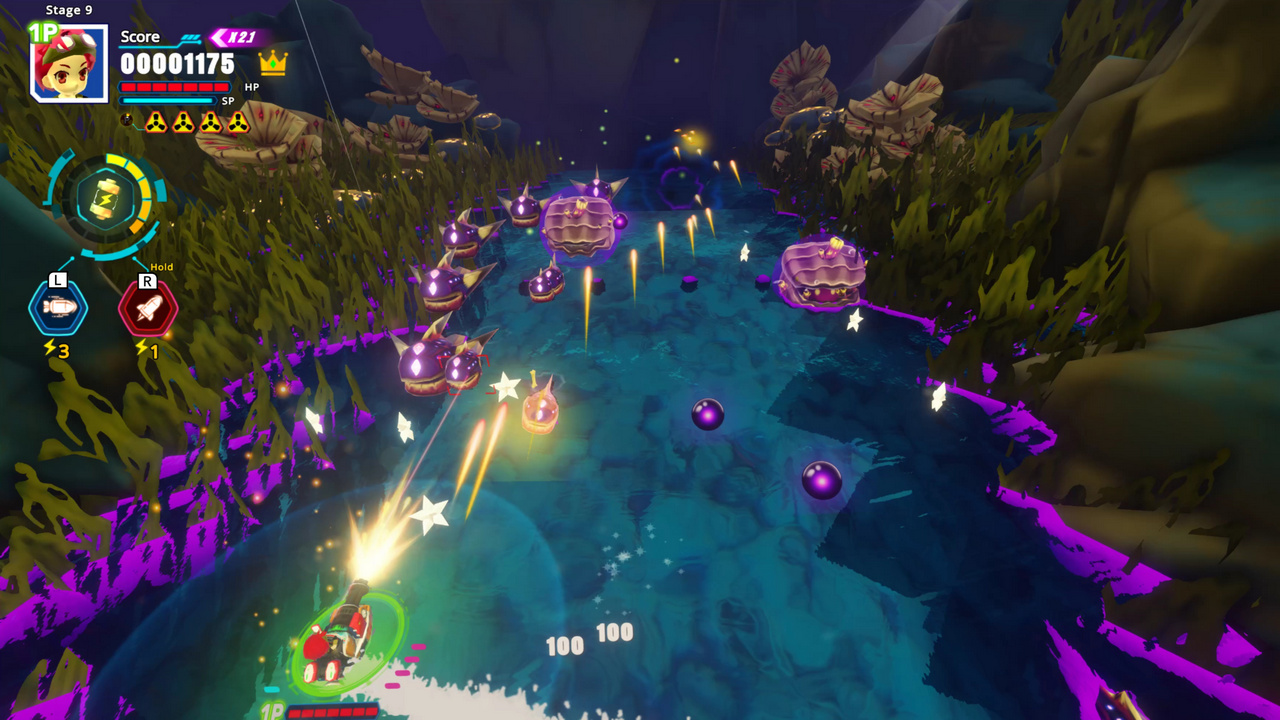Screen dimensions: 1280x720
Task: Expand the cyan chevrons next to Score
Action: (190, 37)
